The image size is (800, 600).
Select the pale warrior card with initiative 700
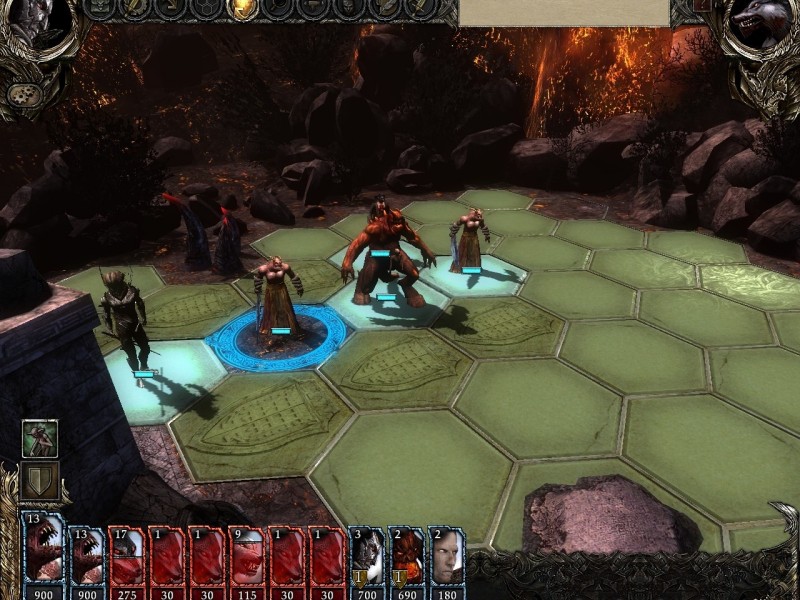click(x=367, y=555)
